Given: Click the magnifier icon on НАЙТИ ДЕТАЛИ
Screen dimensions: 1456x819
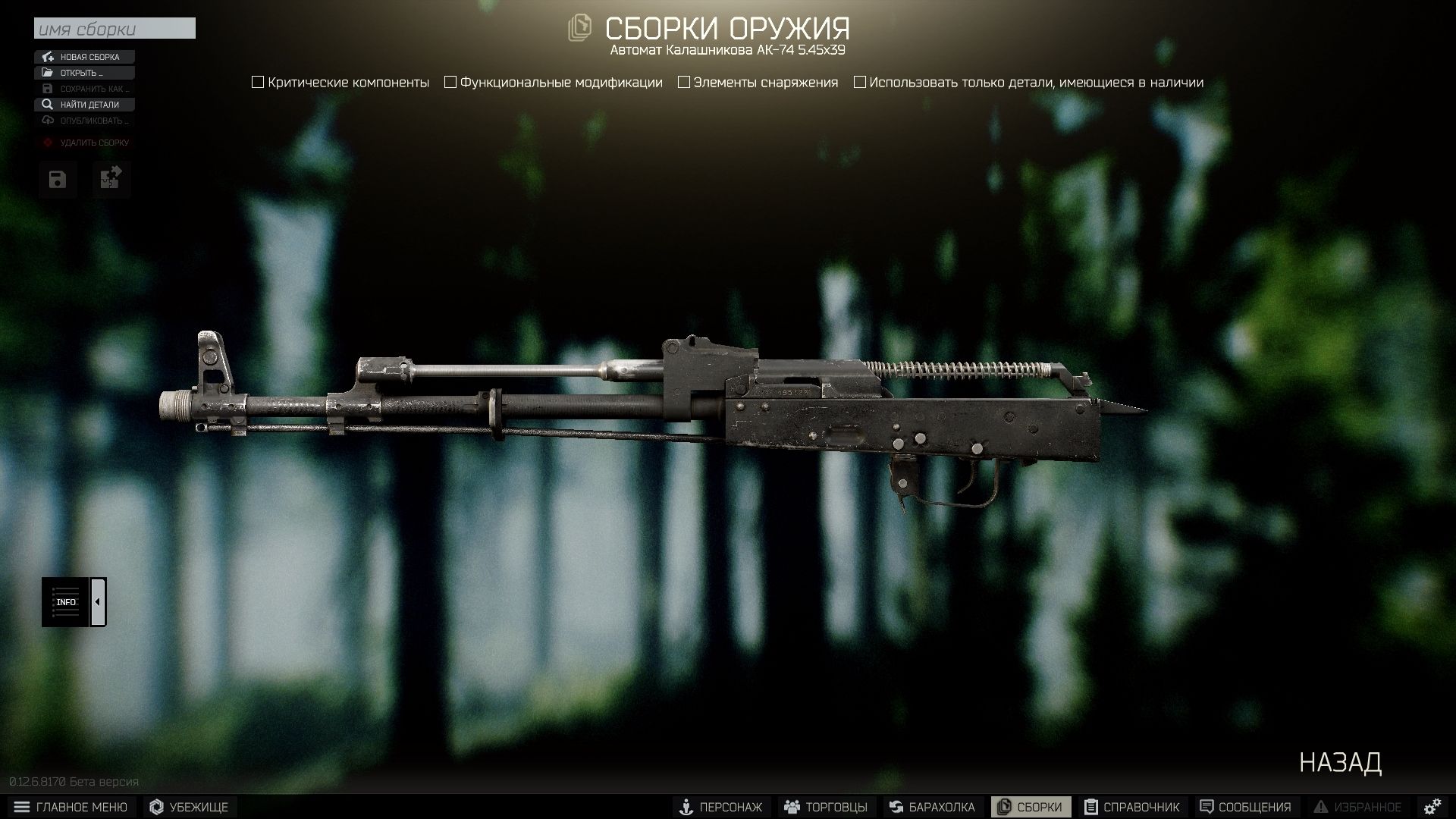Looking at the screenshot, I should tap(47, 105).
